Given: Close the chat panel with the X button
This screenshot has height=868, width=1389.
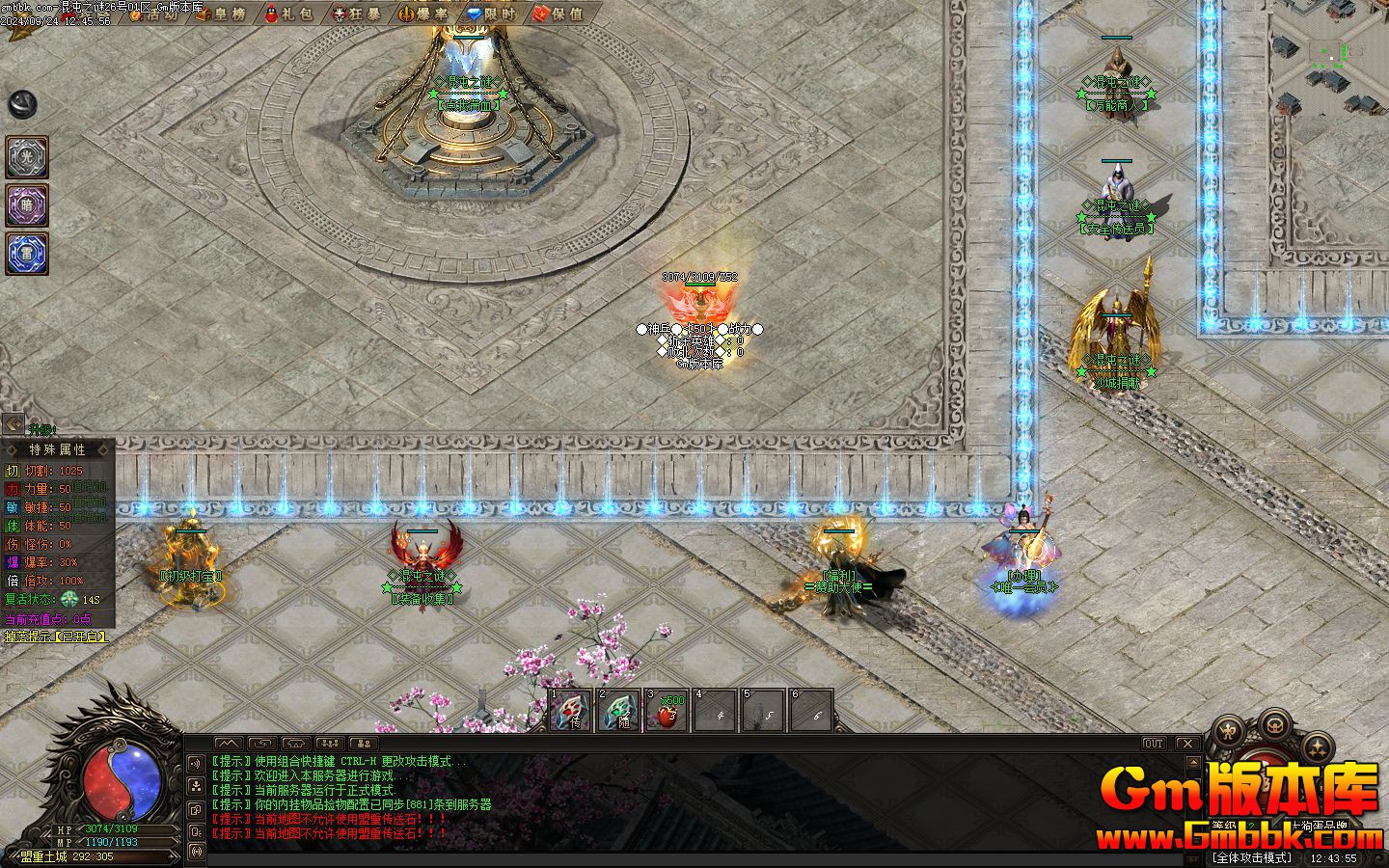Looking at the screenshot, I should pyautogui.click(x=1186, y=744).
